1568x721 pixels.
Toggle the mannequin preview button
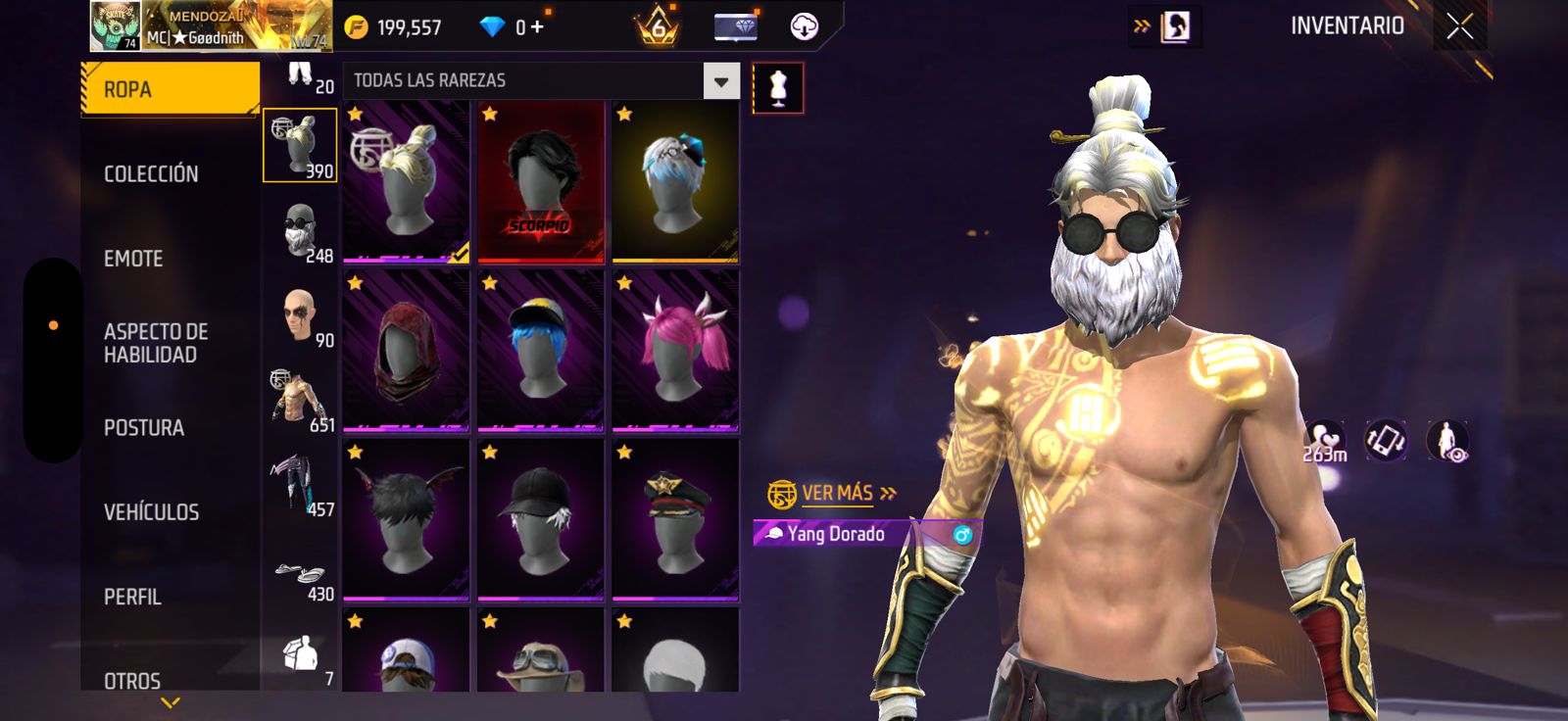pos(778,88)
